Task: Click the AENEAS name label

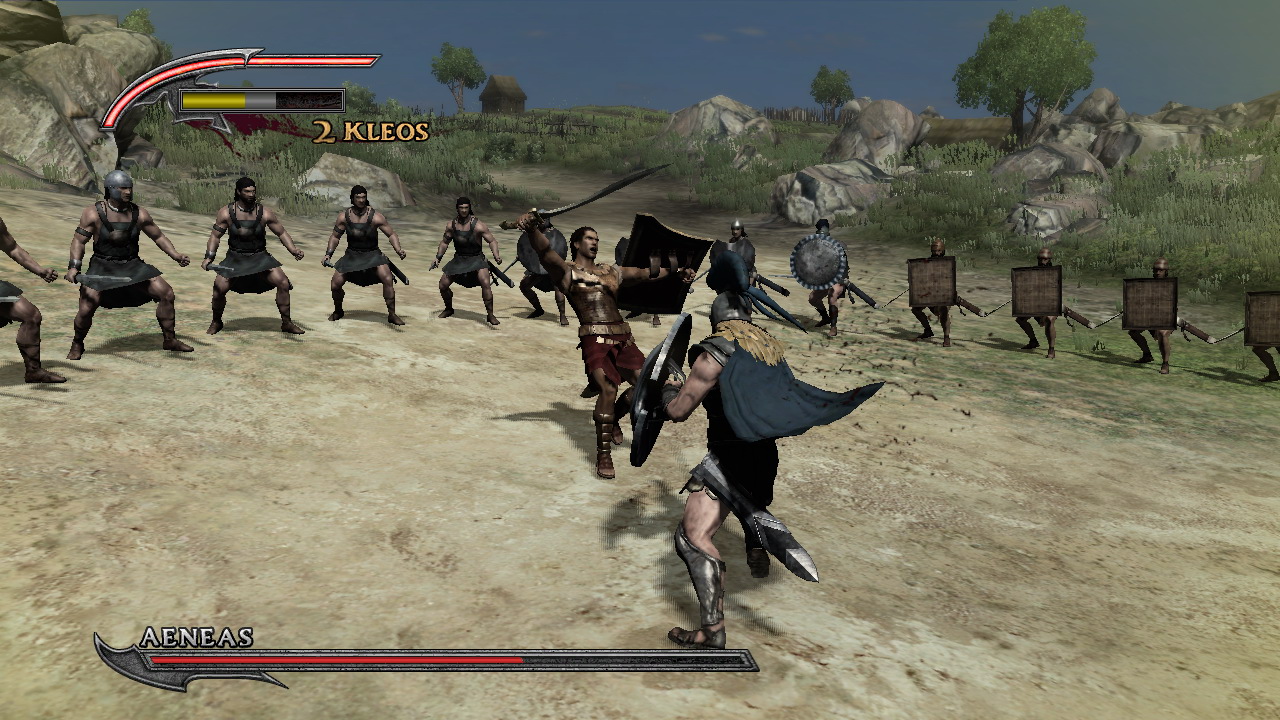Action: coord(200,640)
